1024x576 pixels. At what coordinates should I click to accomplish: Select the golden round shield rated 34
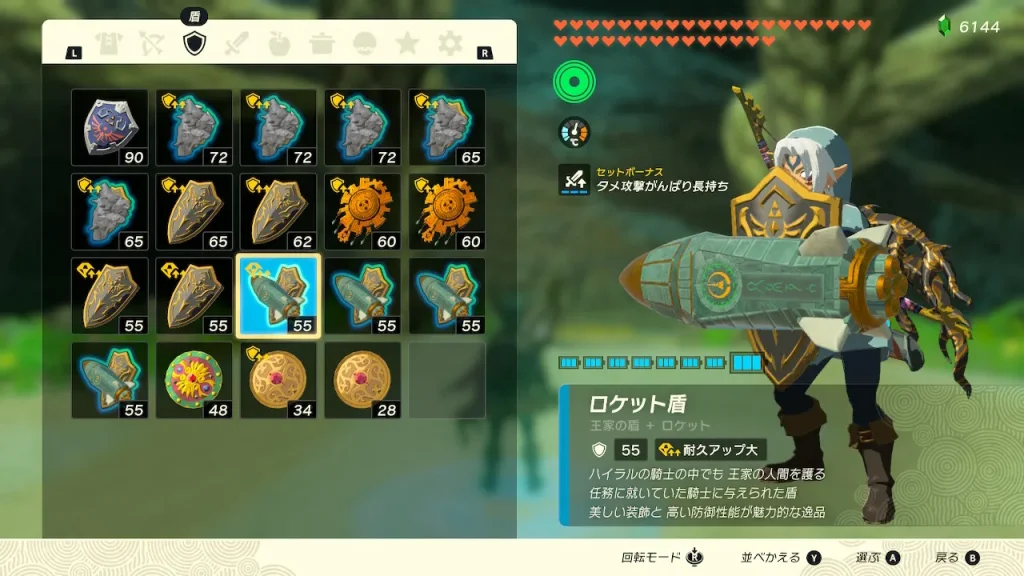[x=278, y=380]
